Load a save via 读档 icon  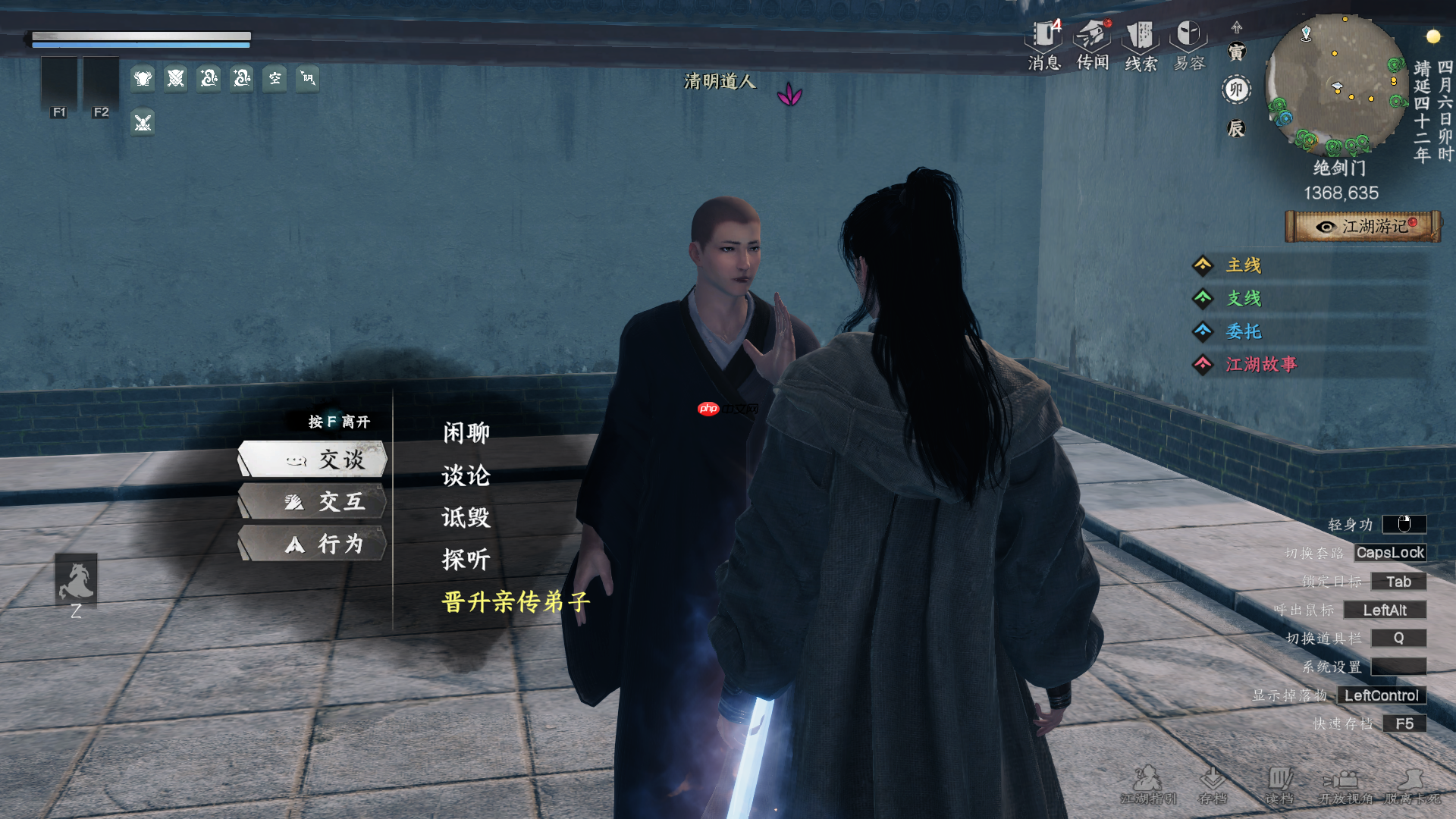pos(1281,781)
